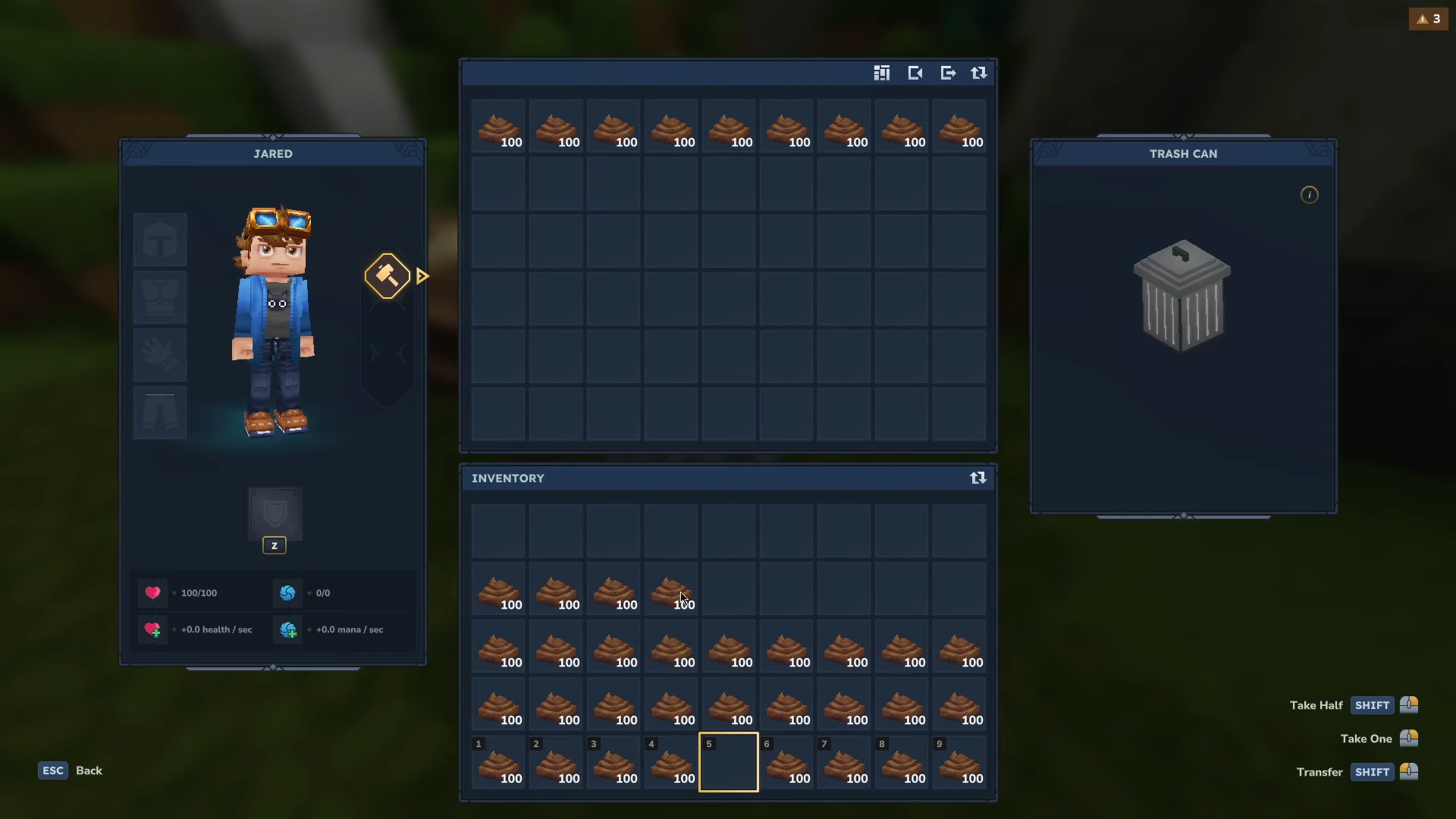
Task: Open the golden hammer crafting icon
Action: [x=387, y=276]
